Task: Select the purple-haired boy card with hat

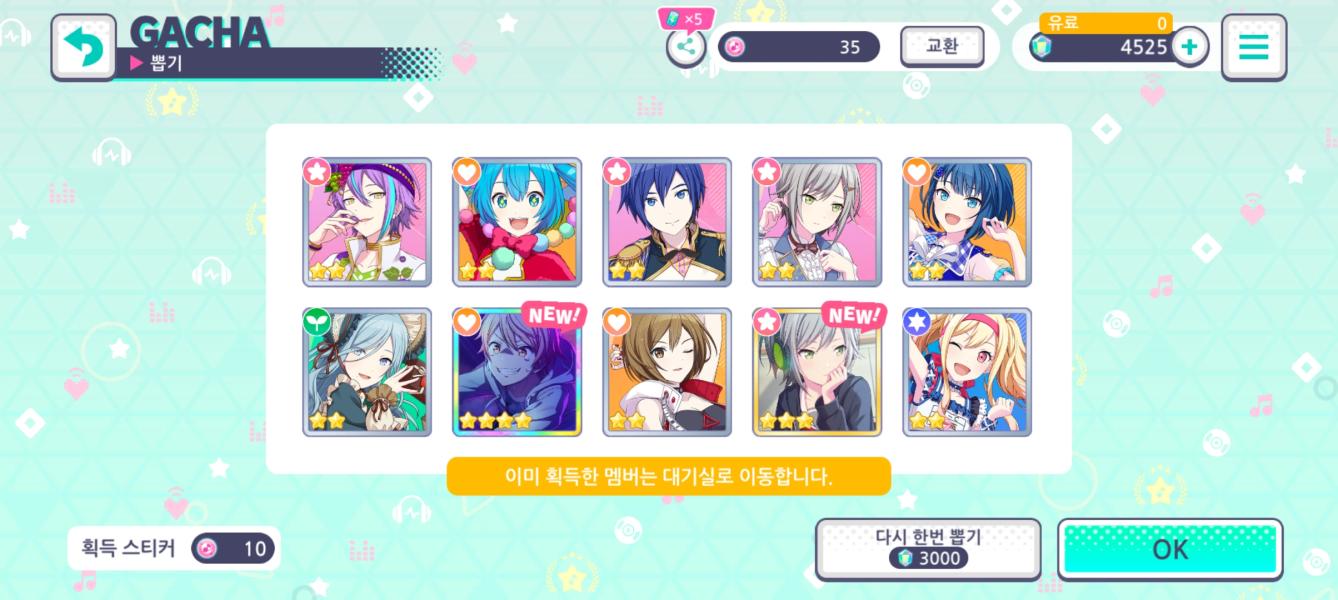Action: click(367, 222)
